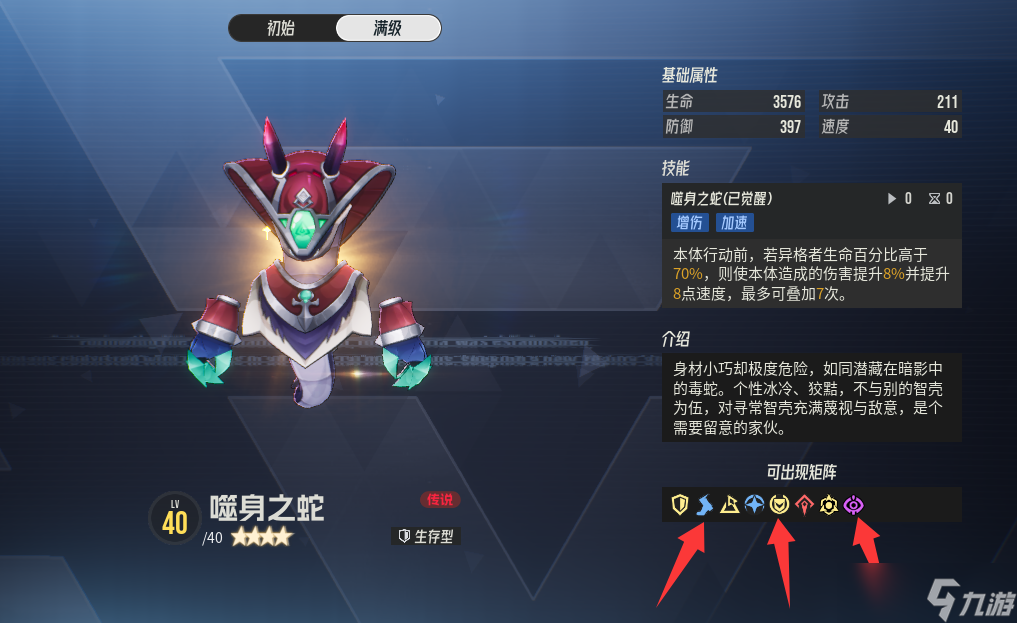This screenshot has width=1017, height=623.
Task: Click the 传说 rarity label
Action: click(x=440, y=499)
